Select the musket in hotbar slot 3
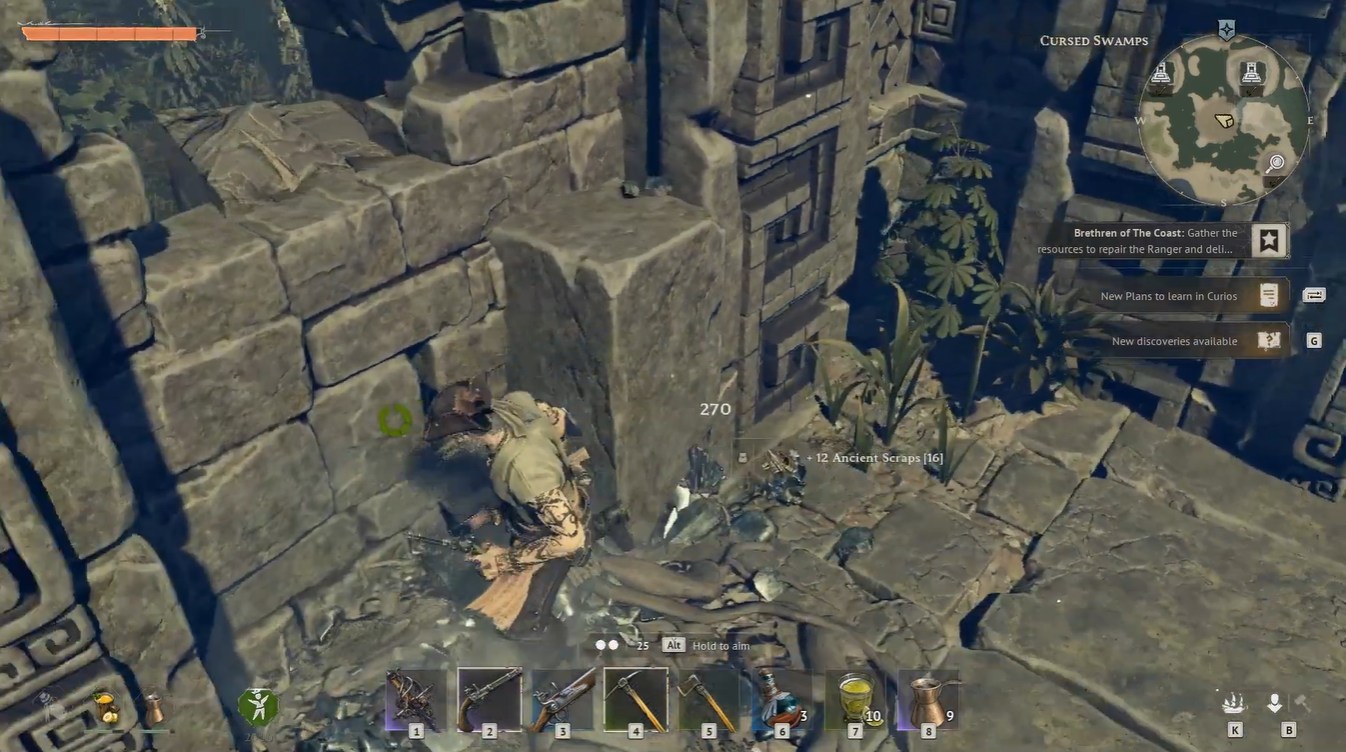Screen dimensions: 1346x752 click(562, 700)
